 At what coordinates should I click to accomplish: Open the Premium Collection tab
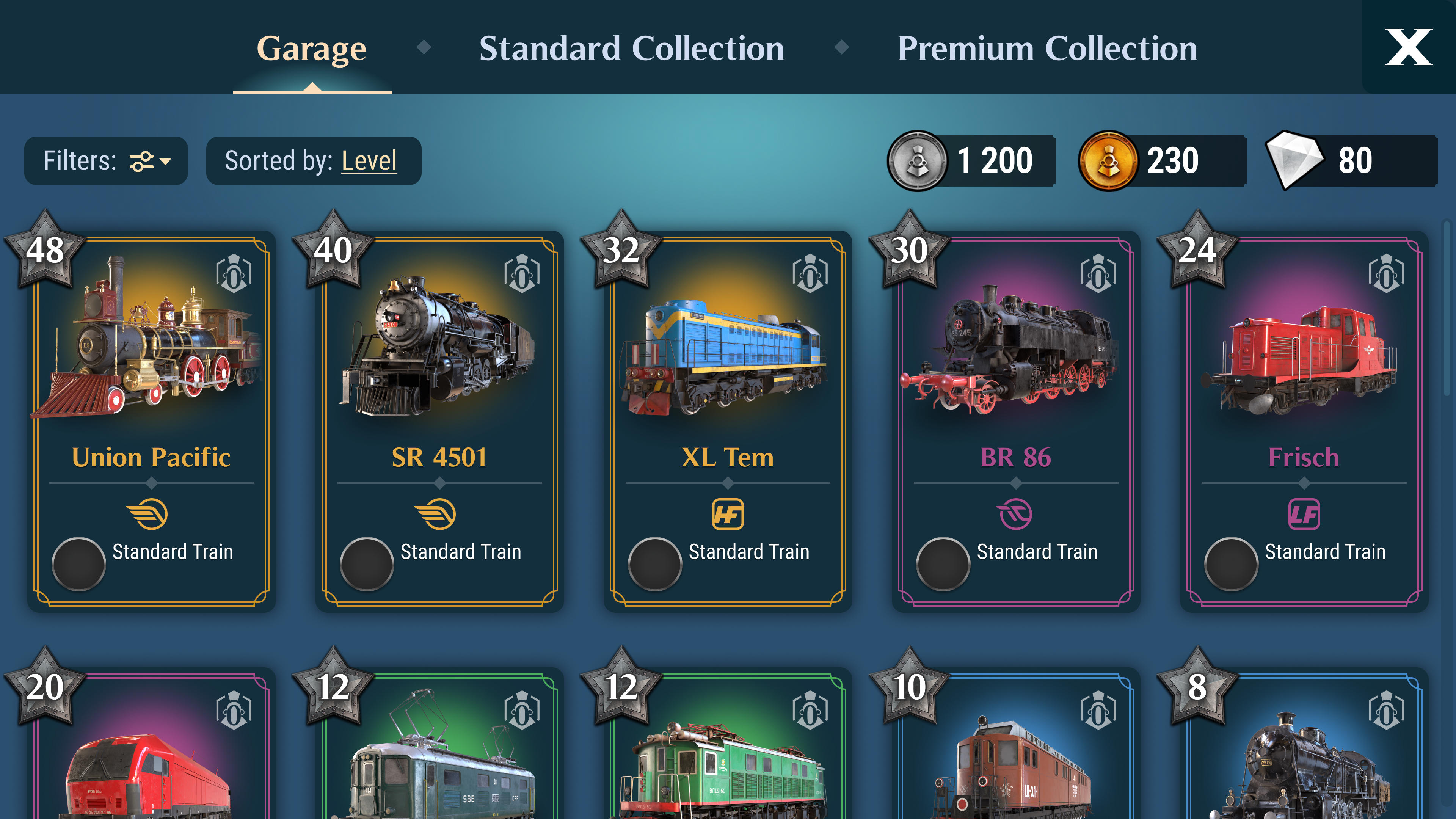pos(1048,48)
